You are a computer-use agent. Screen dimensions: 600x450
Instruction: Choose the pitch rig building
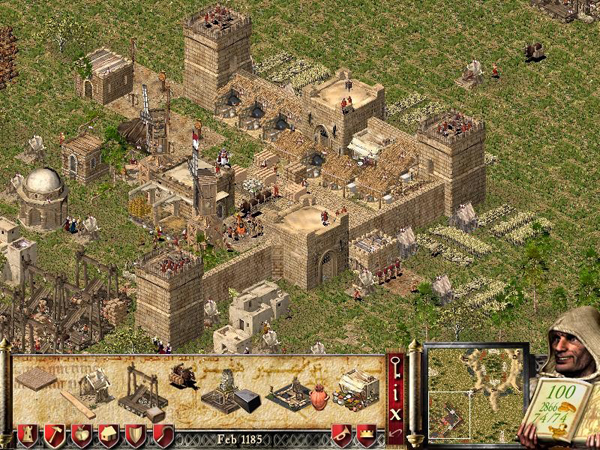(292, 393)
